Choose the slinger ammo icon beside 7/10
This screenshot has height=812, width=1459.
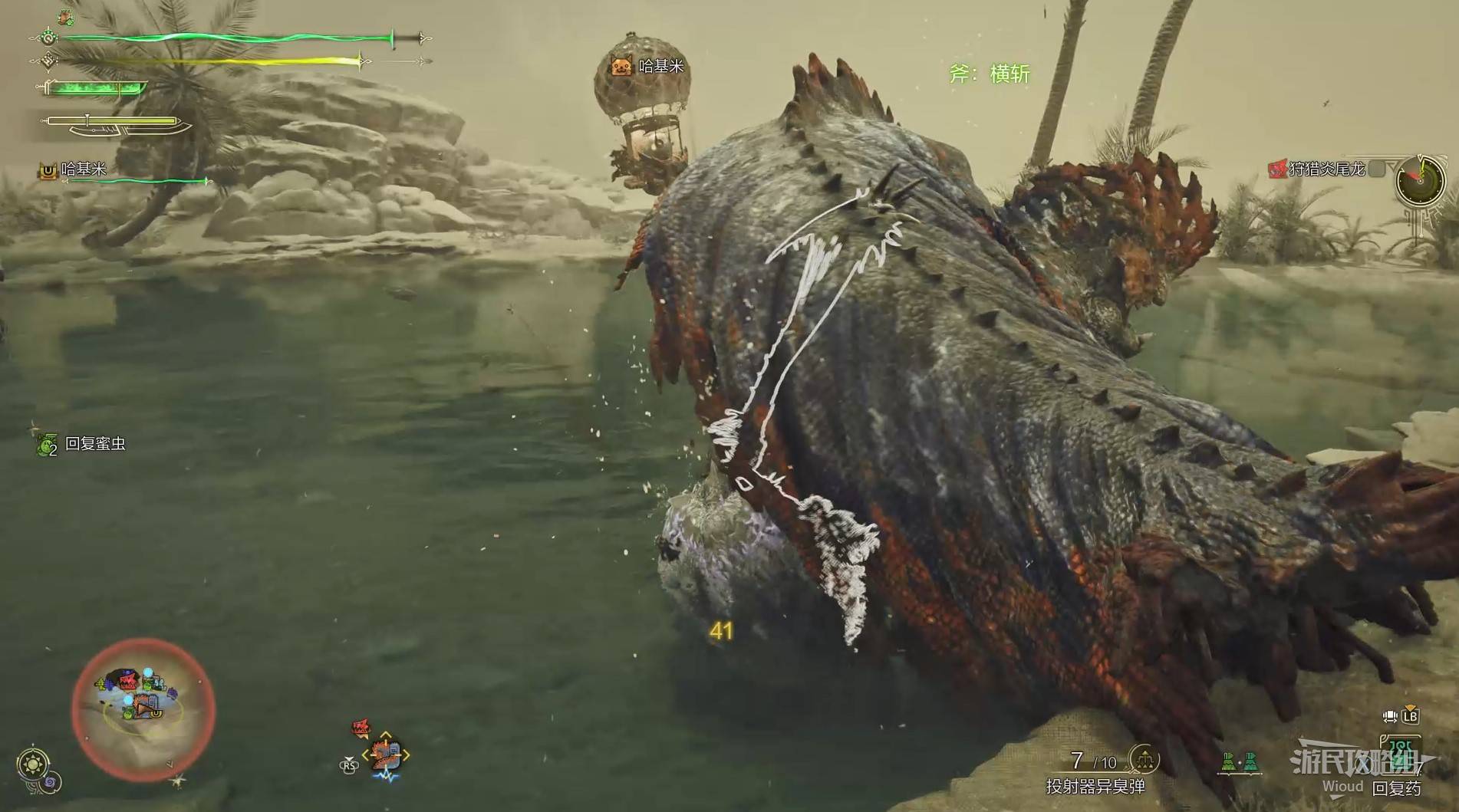coord(1144,760)
